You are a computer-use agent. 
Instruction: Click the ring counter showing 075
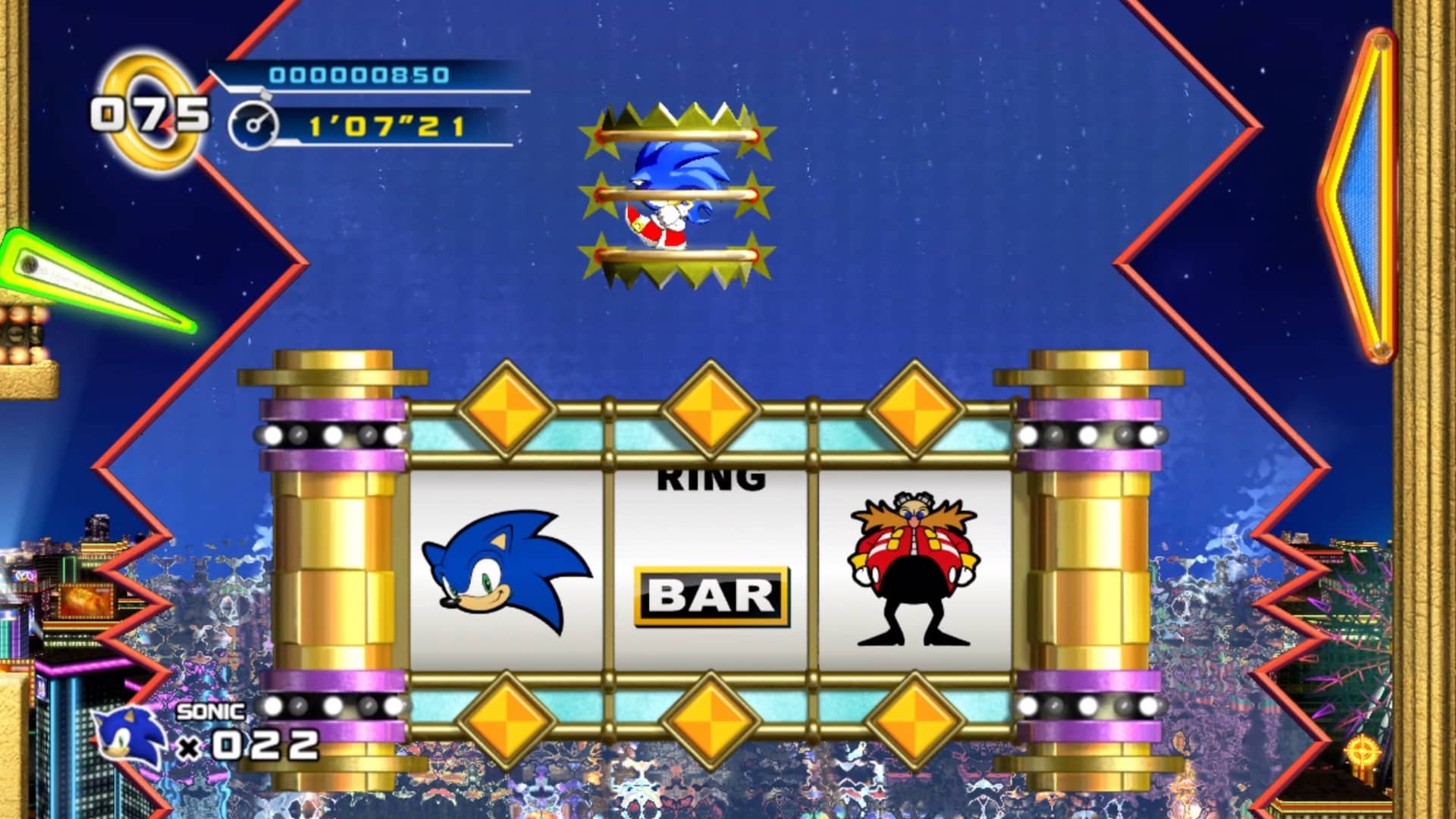pyautogui.click(x=148, y=114)
